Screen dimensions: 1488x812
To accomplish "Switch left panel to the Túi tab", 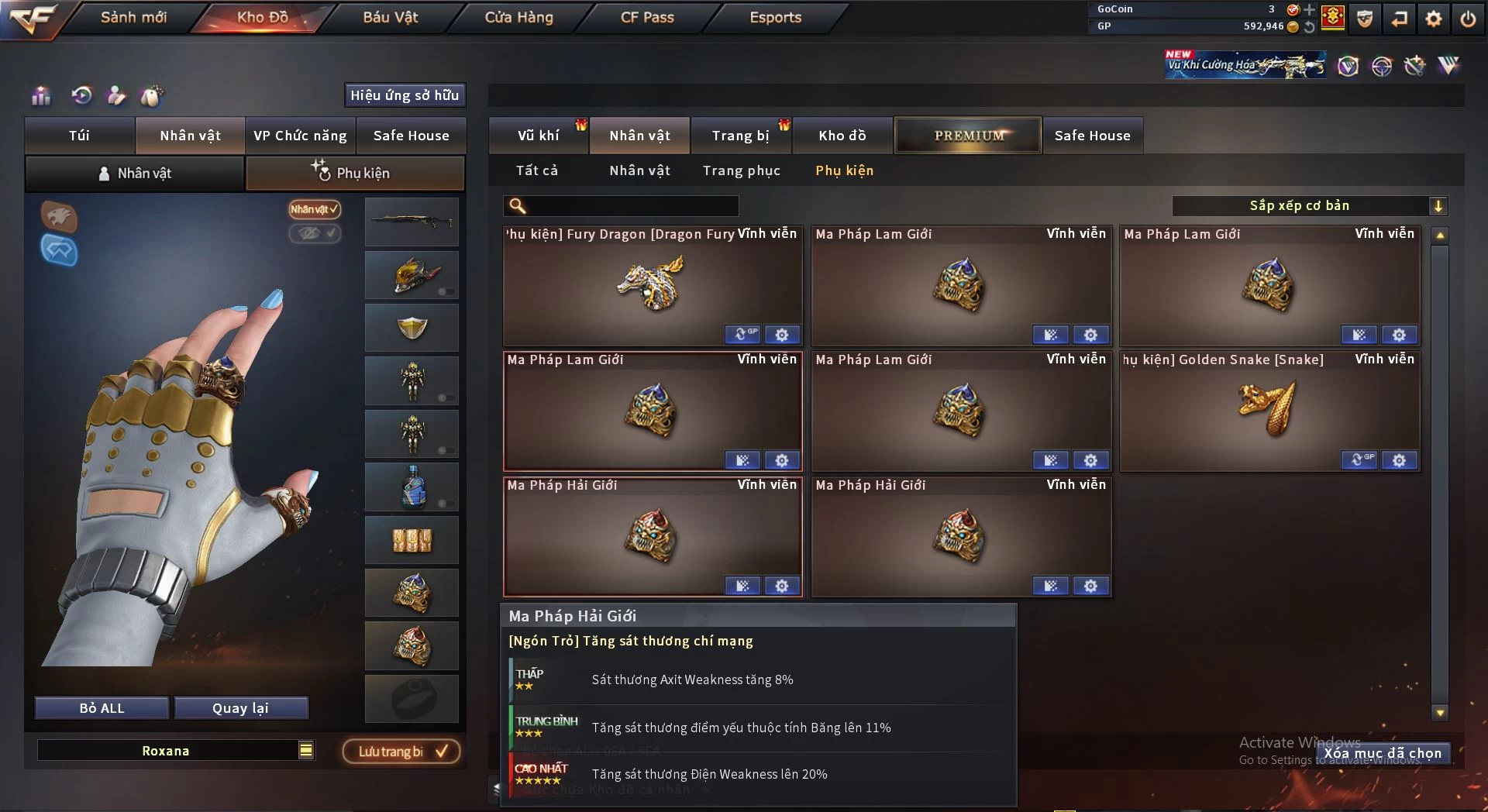I will point(79,136).
